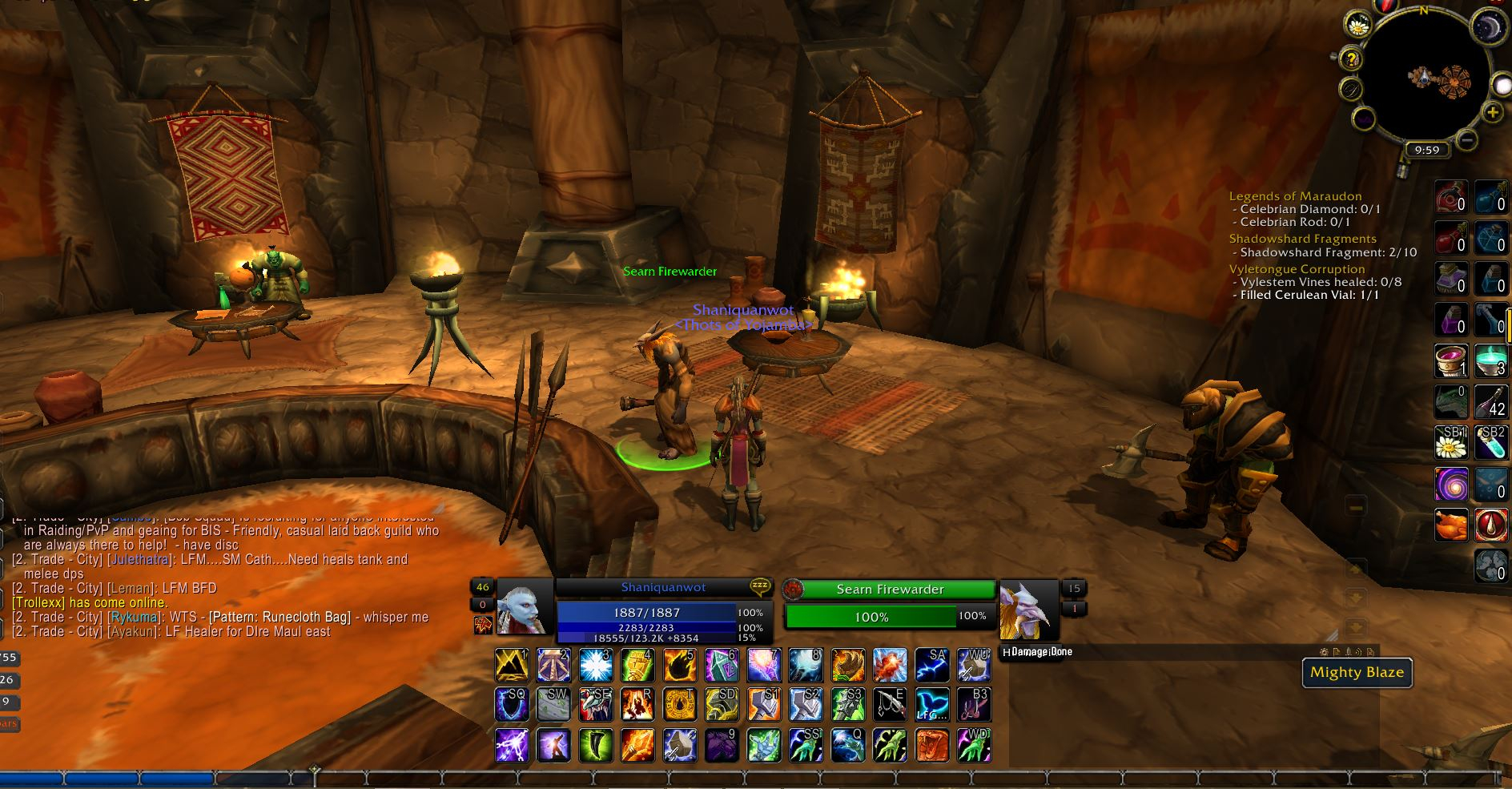The image size is (1512, 789).
Task: Click the yellow question mark minimap button
Action: (x=1352, y=58)
